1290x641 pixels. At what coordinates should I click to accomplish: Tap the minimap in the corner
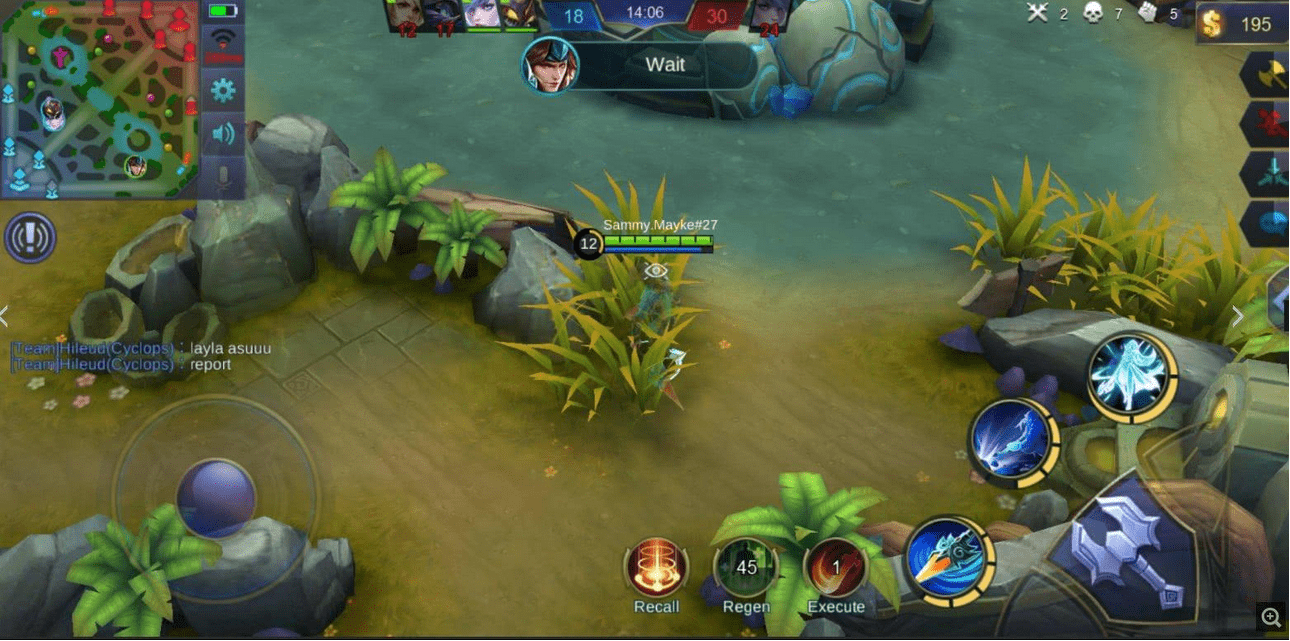coord(98,98)
